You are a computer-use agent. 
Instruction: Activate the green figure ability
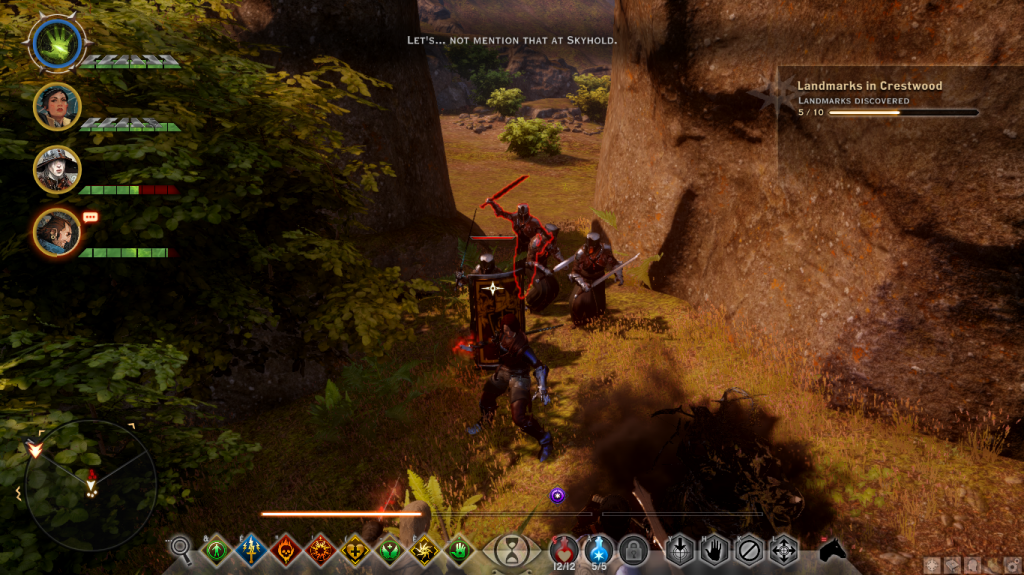pos(215,549)
